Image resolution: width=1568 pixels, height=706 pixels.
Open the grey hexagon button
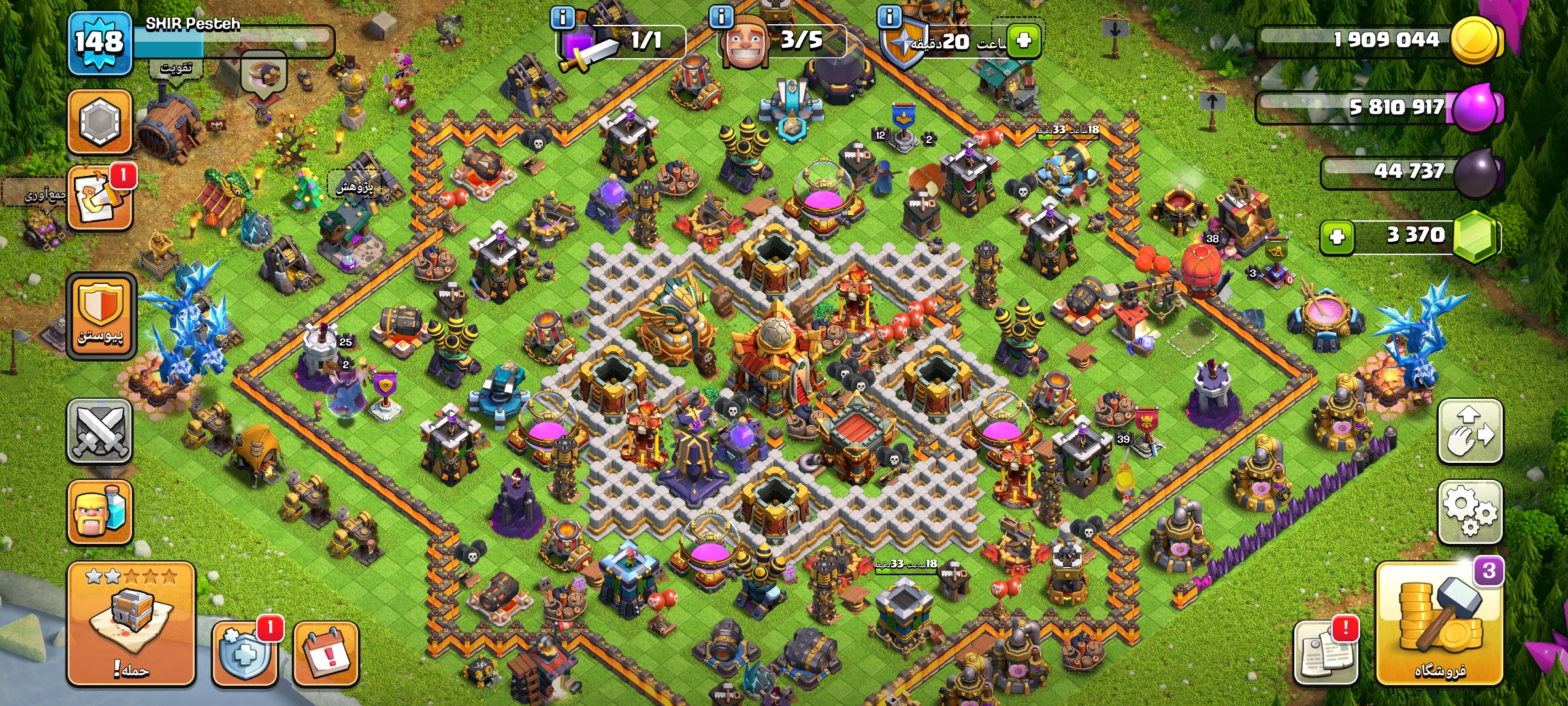100,122
